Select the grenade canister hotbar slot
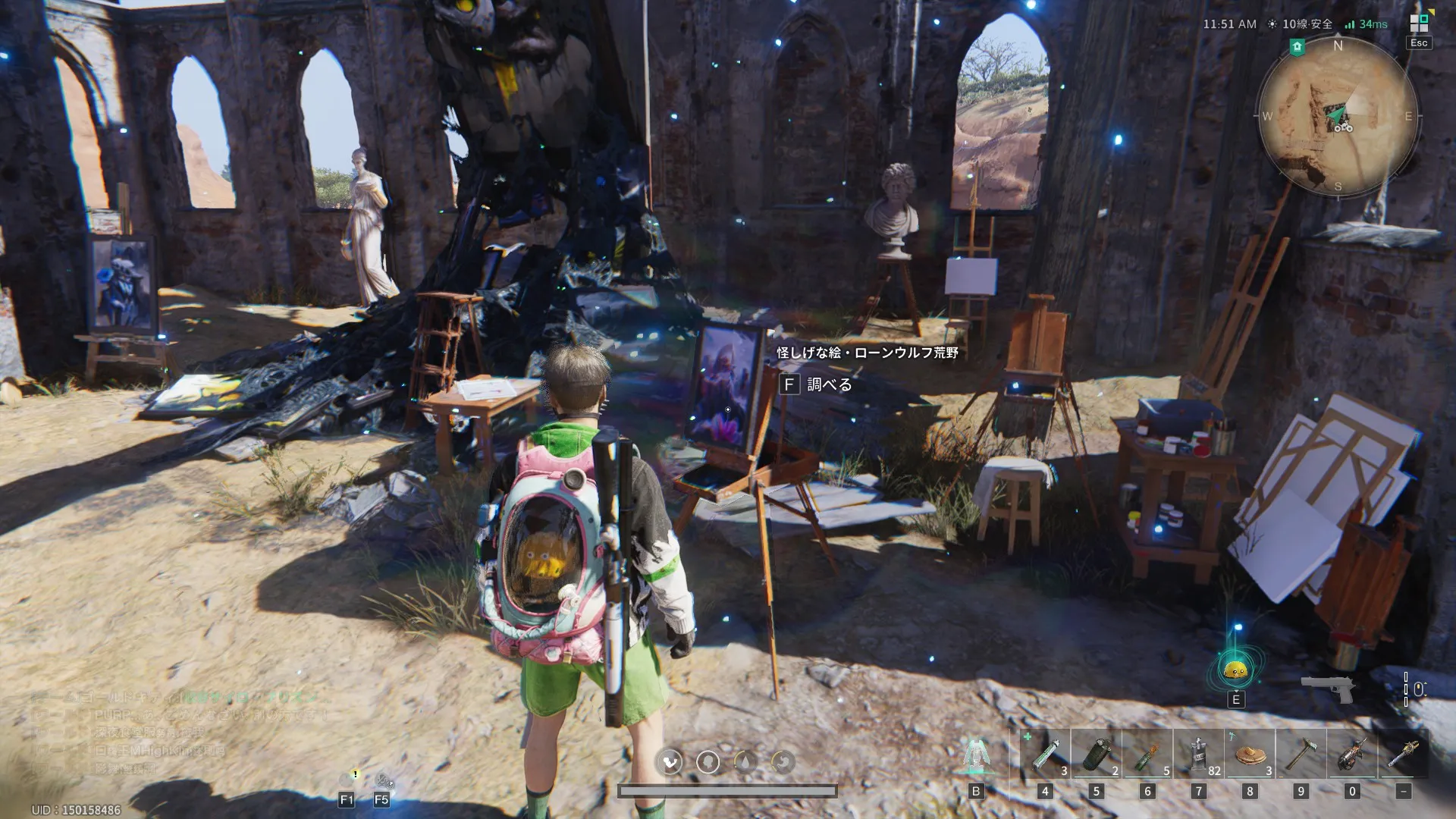Viewport: 1456px width, 819px height. coord(1096,755)
